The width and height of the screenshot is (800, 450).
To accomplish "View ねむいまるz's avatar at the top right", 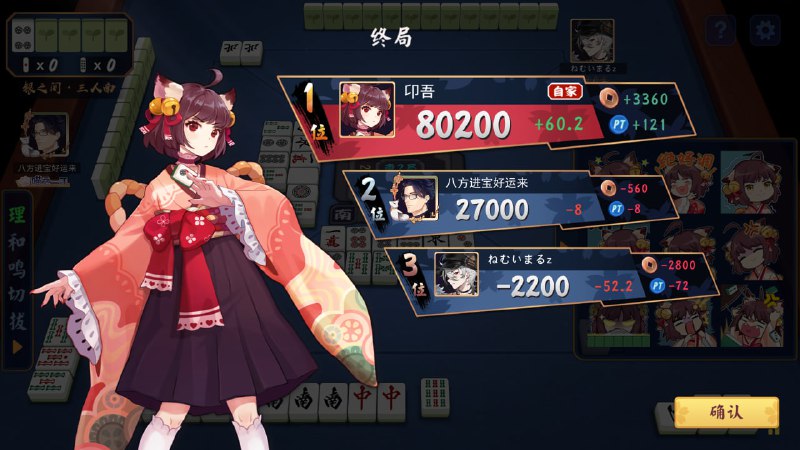I will coord(591,39).
